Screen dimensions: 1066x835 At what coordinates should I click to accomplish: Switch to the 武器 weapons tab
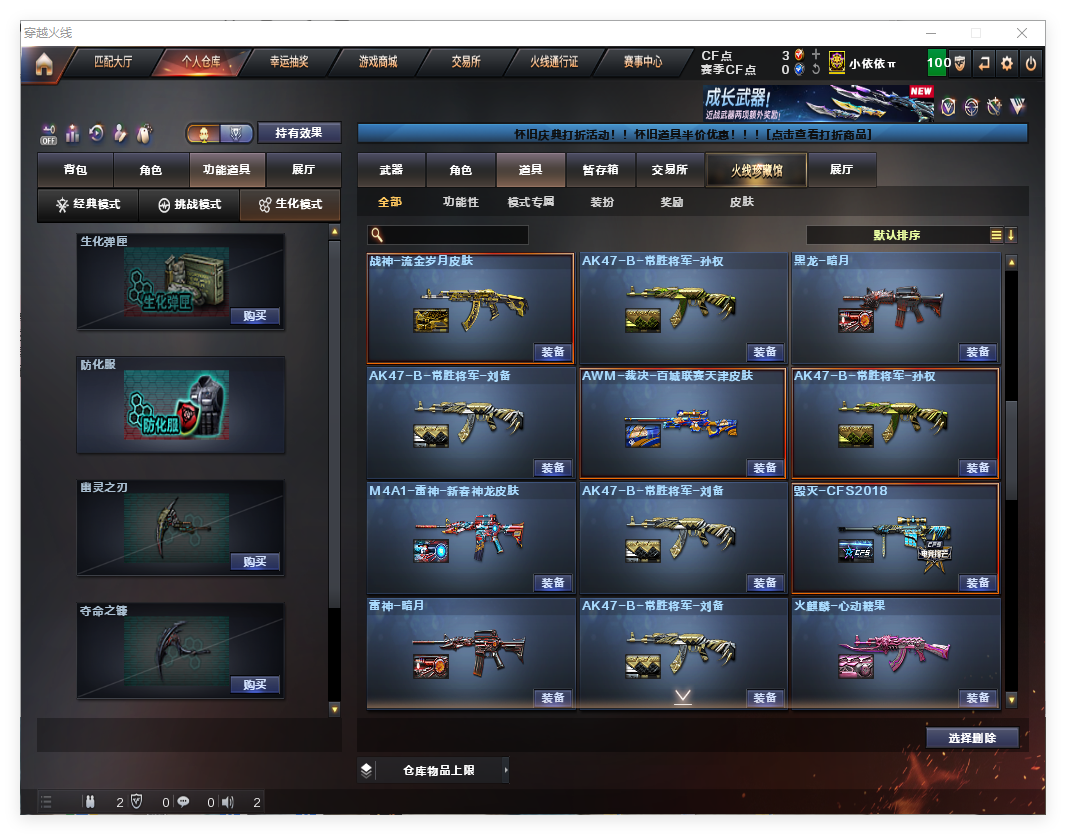391,171
